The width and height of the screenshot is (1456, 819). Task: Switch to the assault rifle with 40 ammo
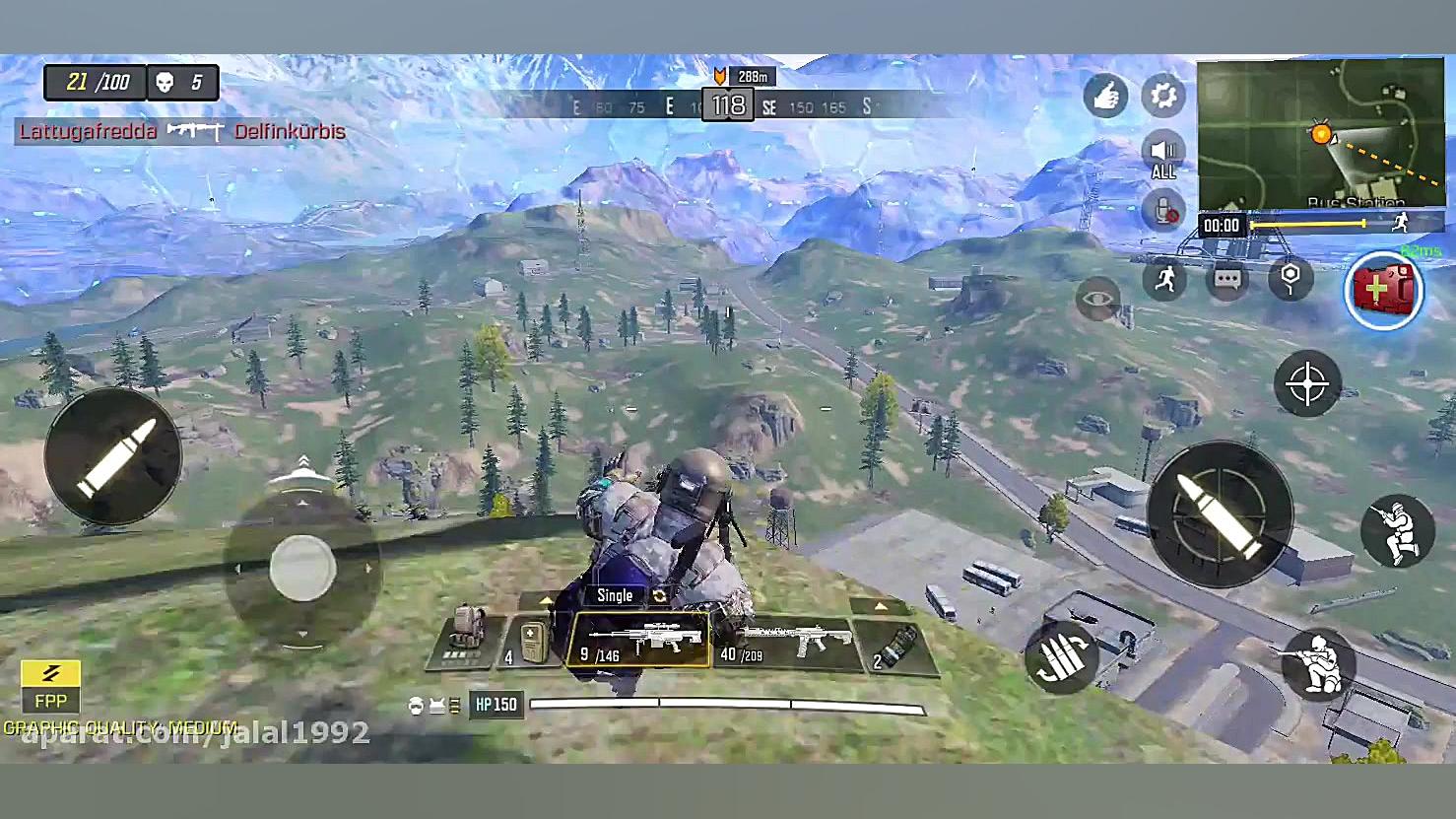783,642
